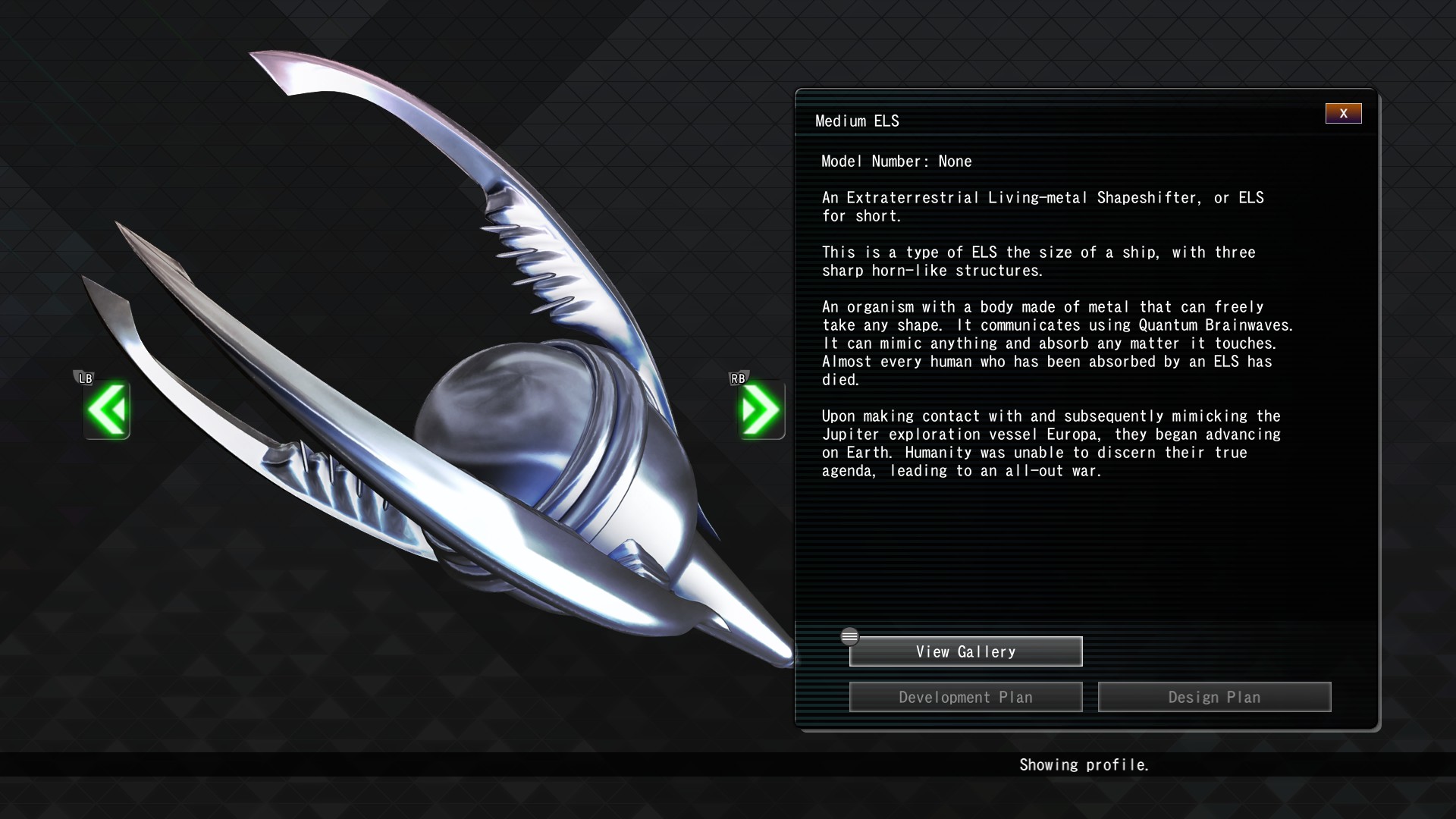
Task: Select the Development Plan button
Action: tap(965, 697)
